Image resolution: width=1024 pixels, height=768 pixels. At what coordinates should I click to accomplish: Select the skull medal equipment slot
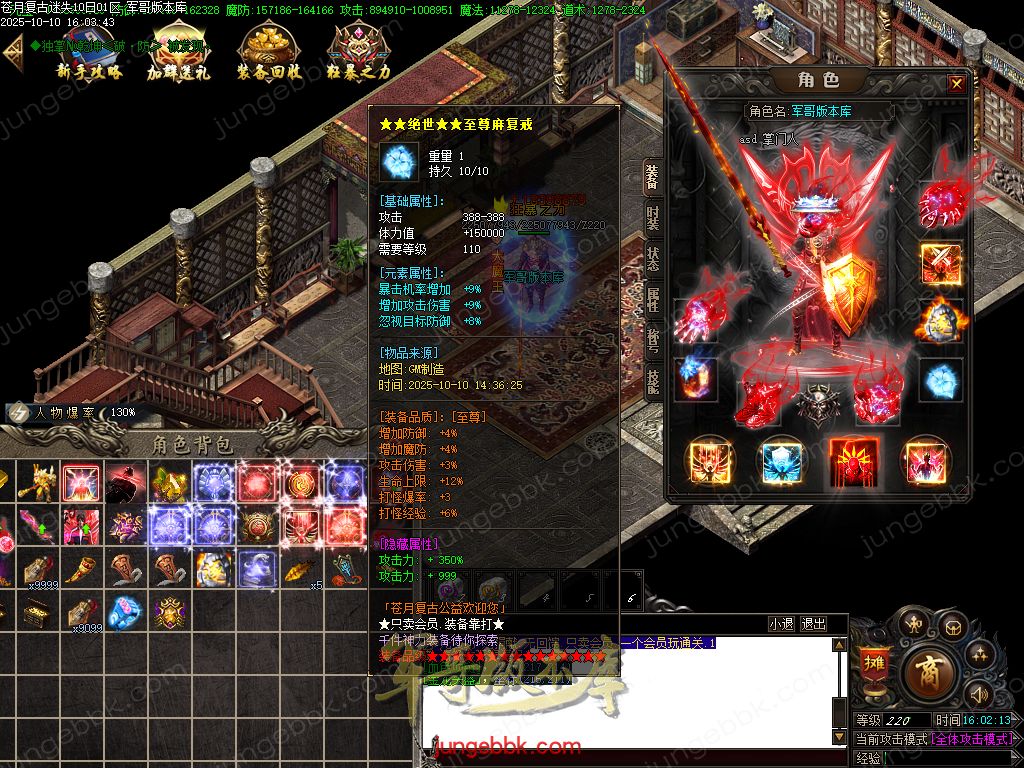(x=816, y=405)
